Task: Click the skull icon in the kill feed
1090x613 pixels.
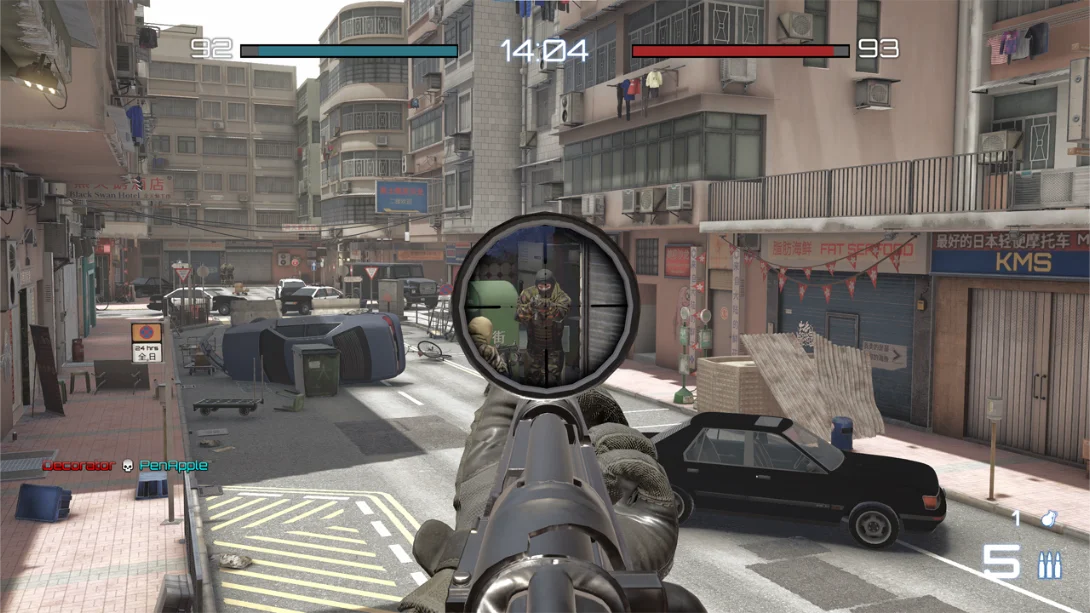Action: point(127,466)
